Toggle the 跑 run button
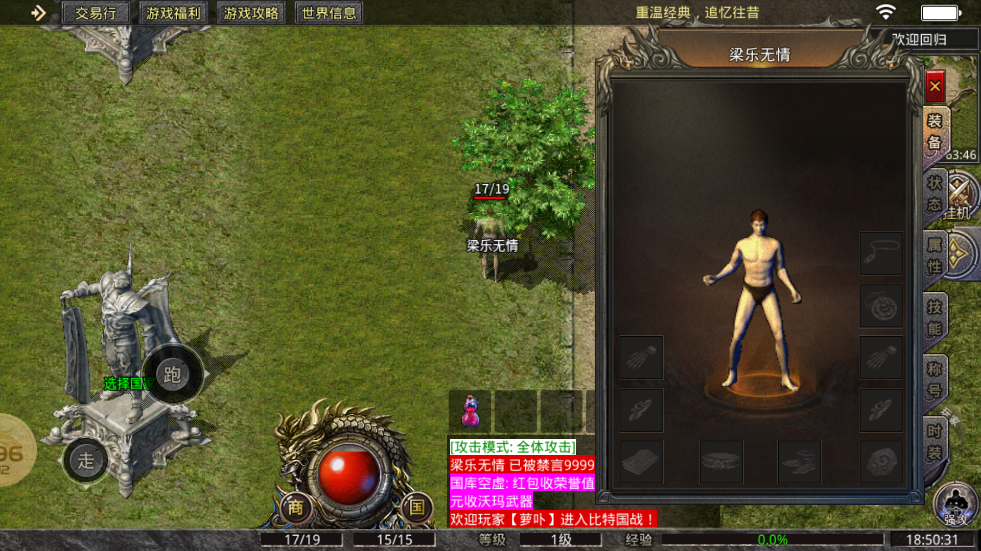Image resolution: width=981 pixels, height=551 pixels. [x=172, y=375]
